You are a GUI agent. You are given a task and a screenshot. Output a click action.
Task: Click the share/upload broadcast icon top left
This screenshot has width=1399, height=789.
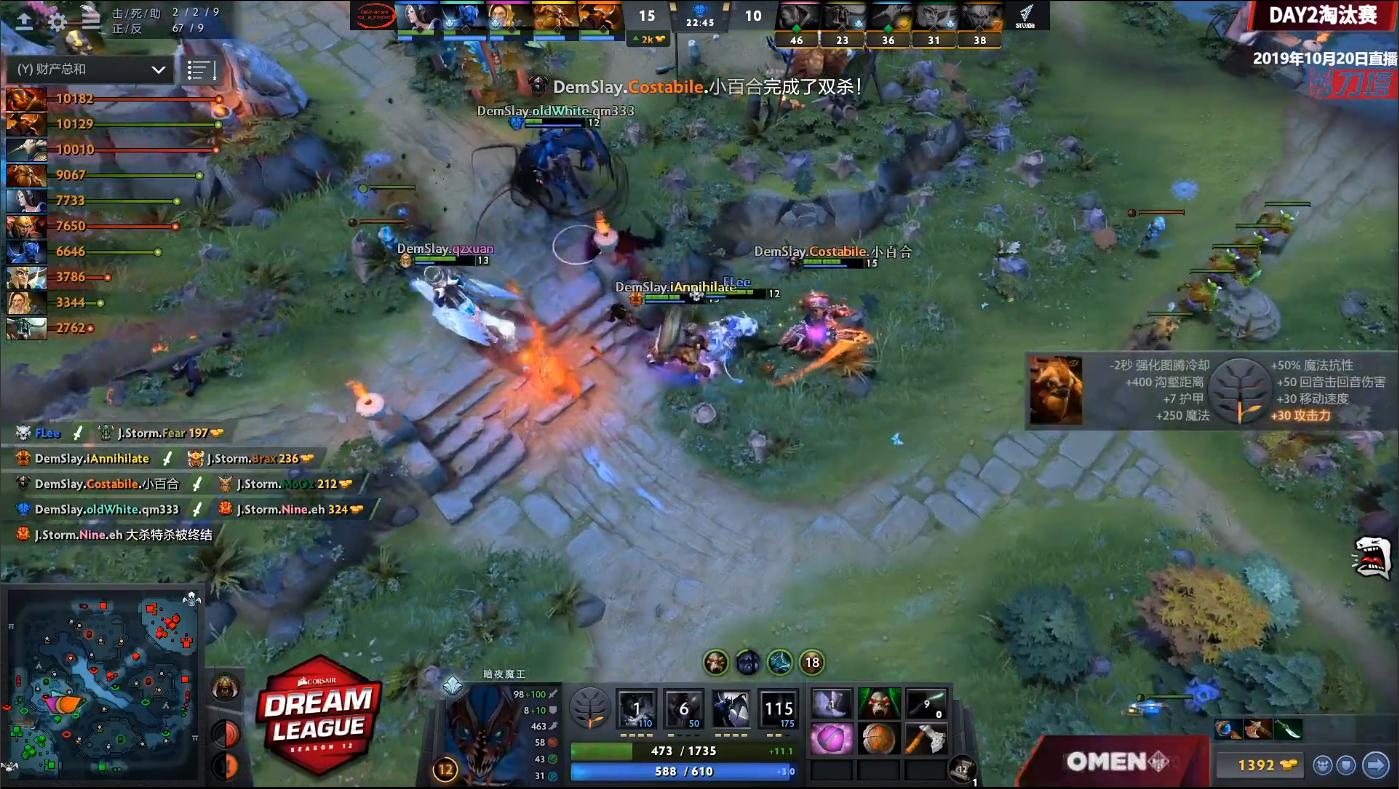[26, 17]
